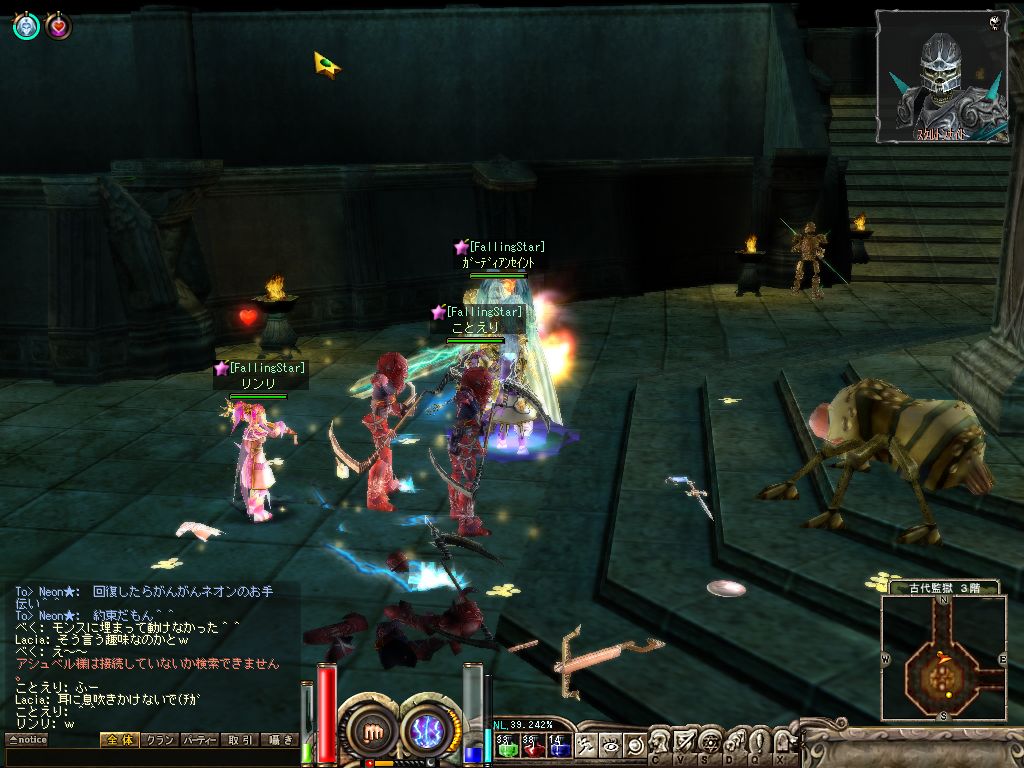The height and width of the screenshot is (768, 1024).
Task: Click the chat text input box
Action: click(x=150, y=758)
